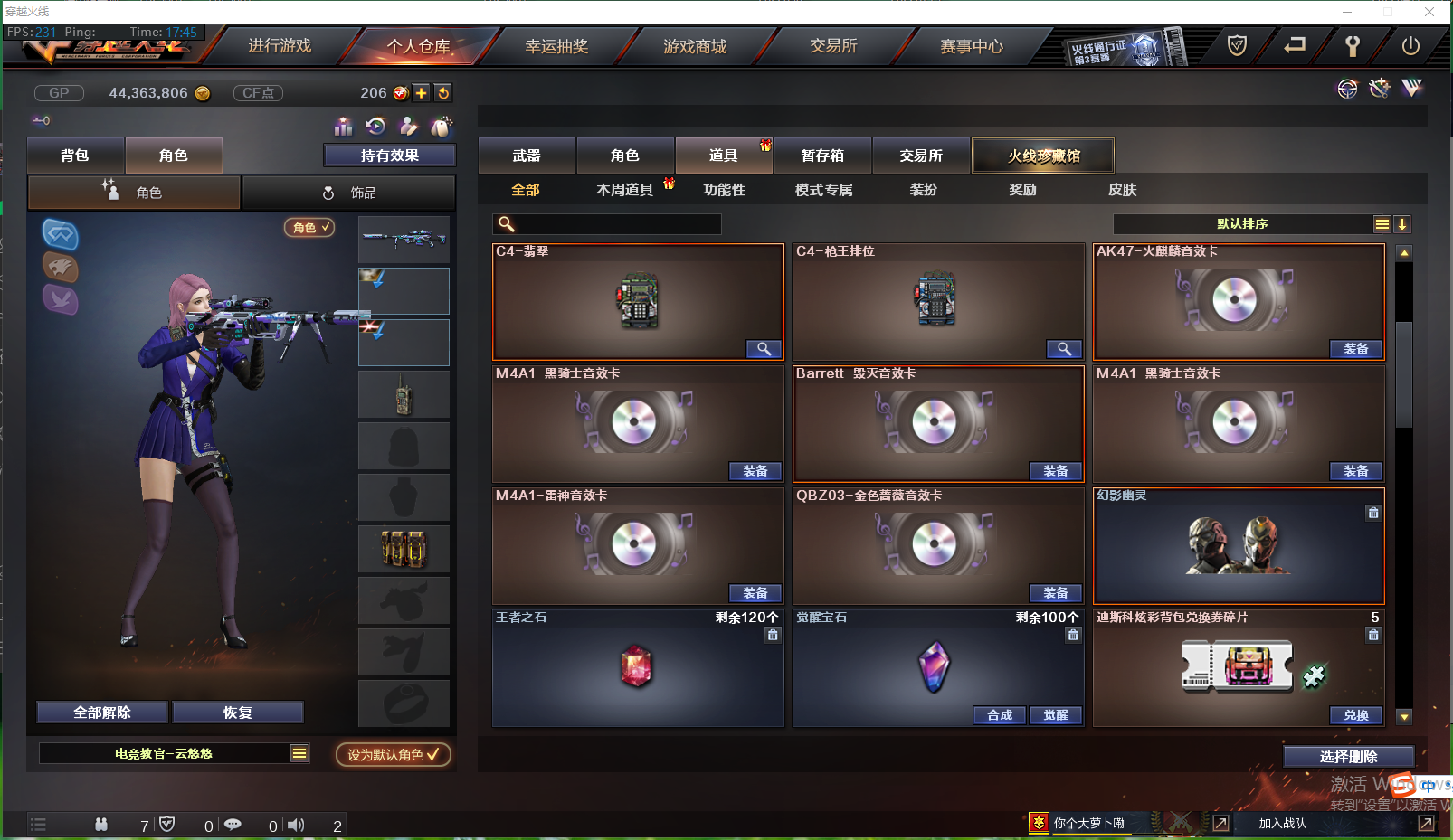This screenshot has width=1453, height=840.
Task: Click the puzzle icon on 迪斯科炫彩背包 voucher card
Action: pyautogui.click(x=1315, y=675)
